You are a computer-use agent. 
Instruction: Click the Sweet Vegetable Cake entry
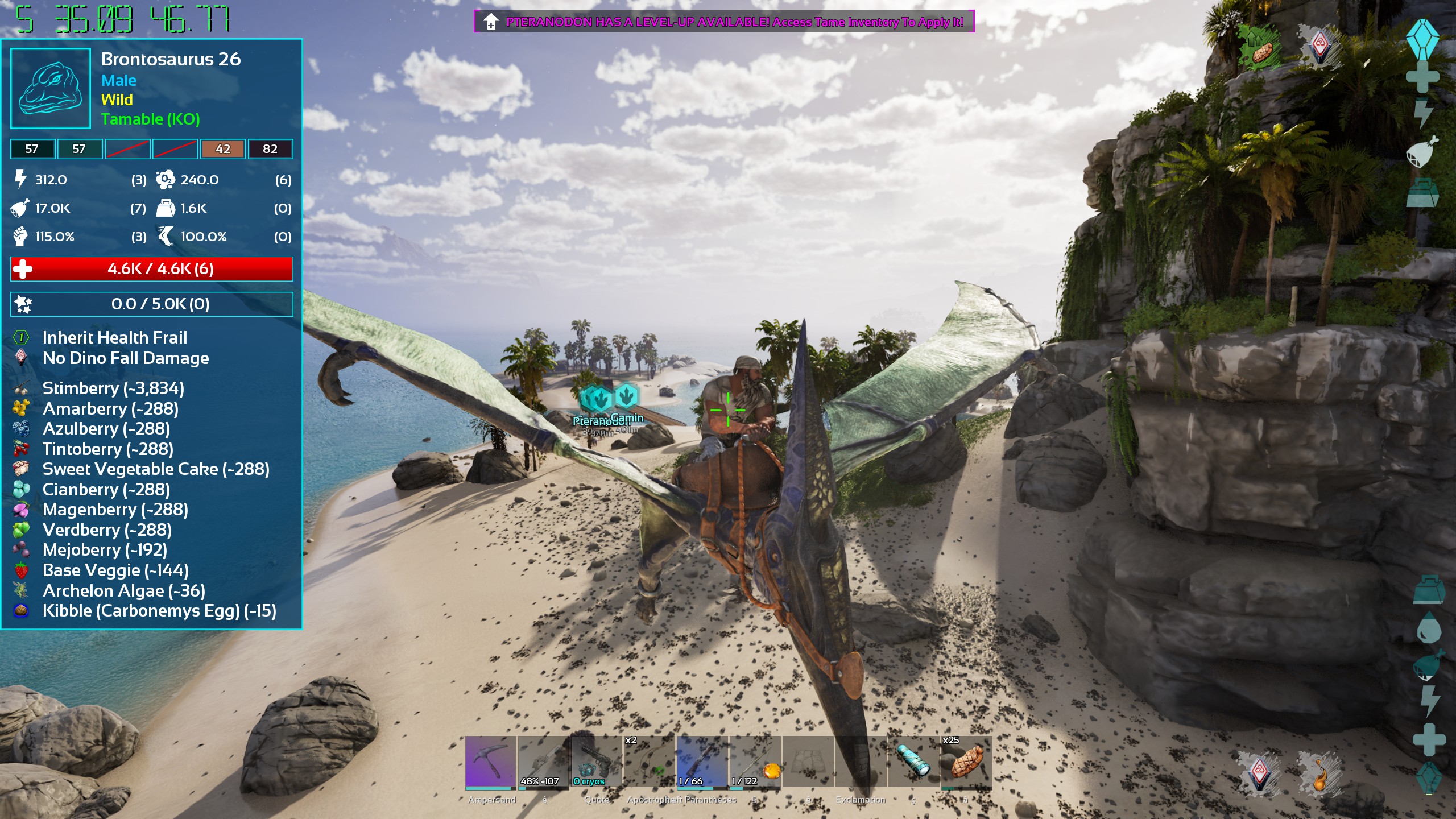(x=156, y=469)
